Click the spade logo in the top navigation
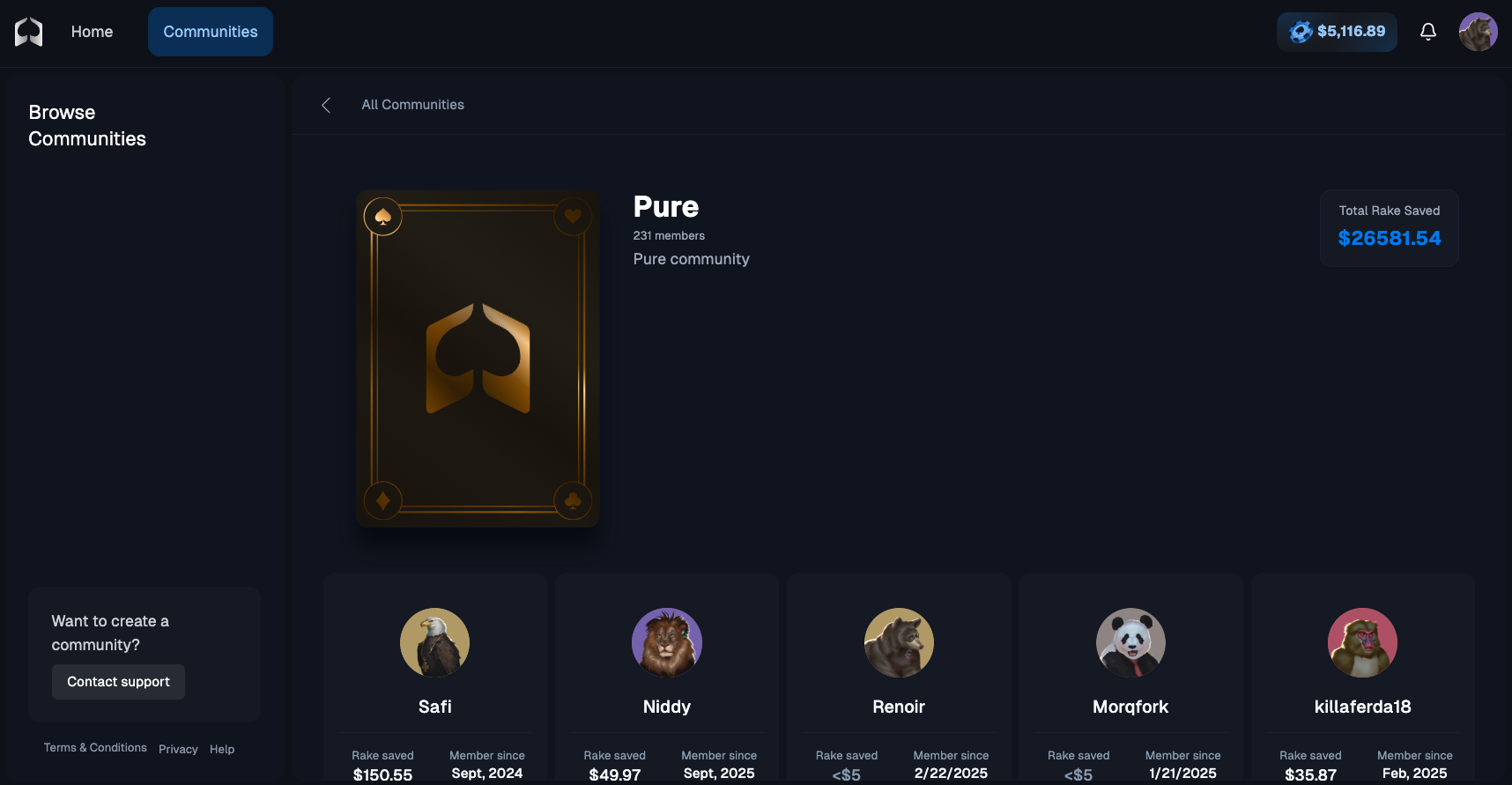The width and height of the screenshot is (1512, 785). [x=26, y=31]
